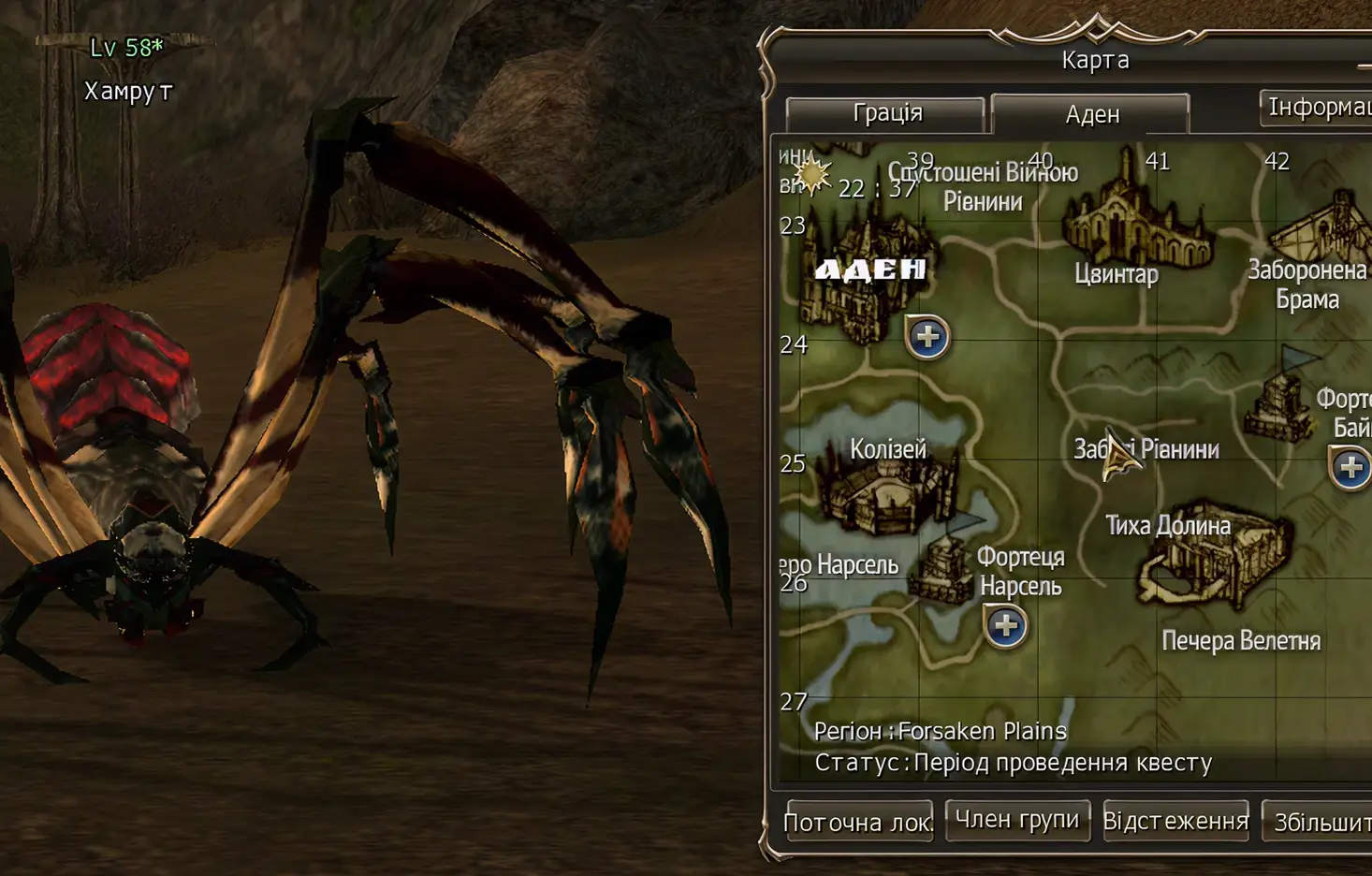The width and height of the screenshot is (1372, 876).
Task: Activate the Відстеження button
Action: pyautogui.click(x=1175, y=820)
